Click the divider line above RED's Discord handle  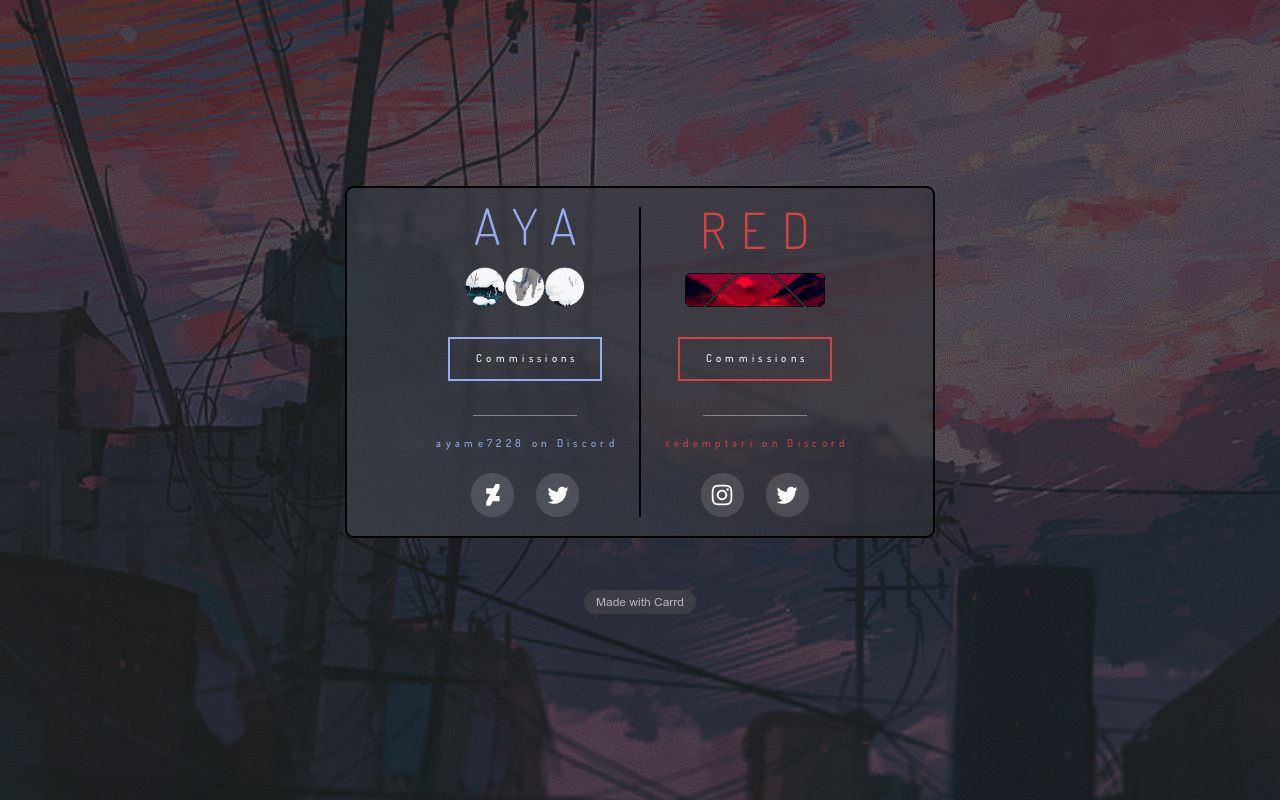pos(755,417)
